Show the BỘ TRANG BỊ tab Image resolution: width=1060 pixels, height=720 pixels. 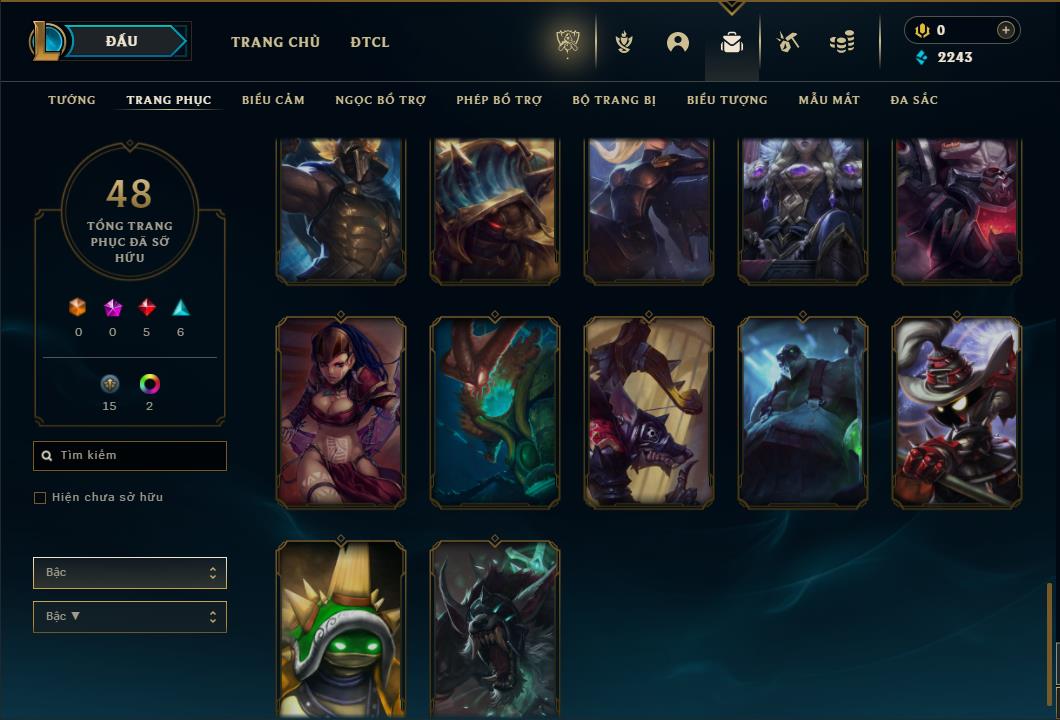pos(614,100)
